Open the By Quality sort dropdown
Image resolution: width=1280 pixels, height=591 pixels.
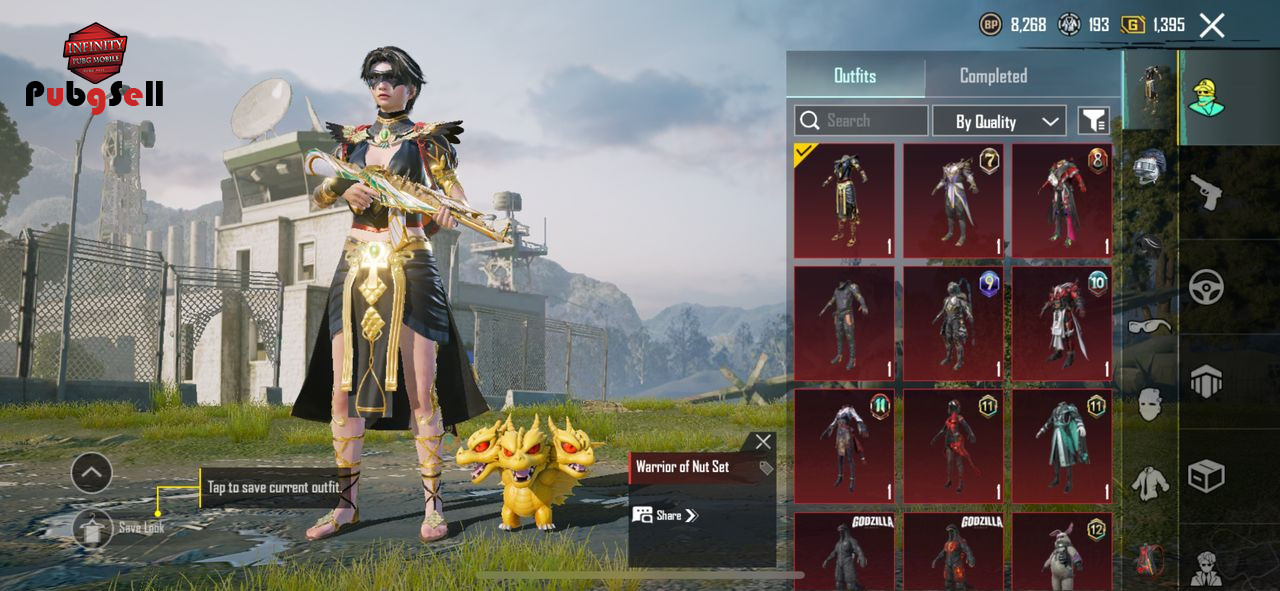pyautogui.click(x=999, y=121)
